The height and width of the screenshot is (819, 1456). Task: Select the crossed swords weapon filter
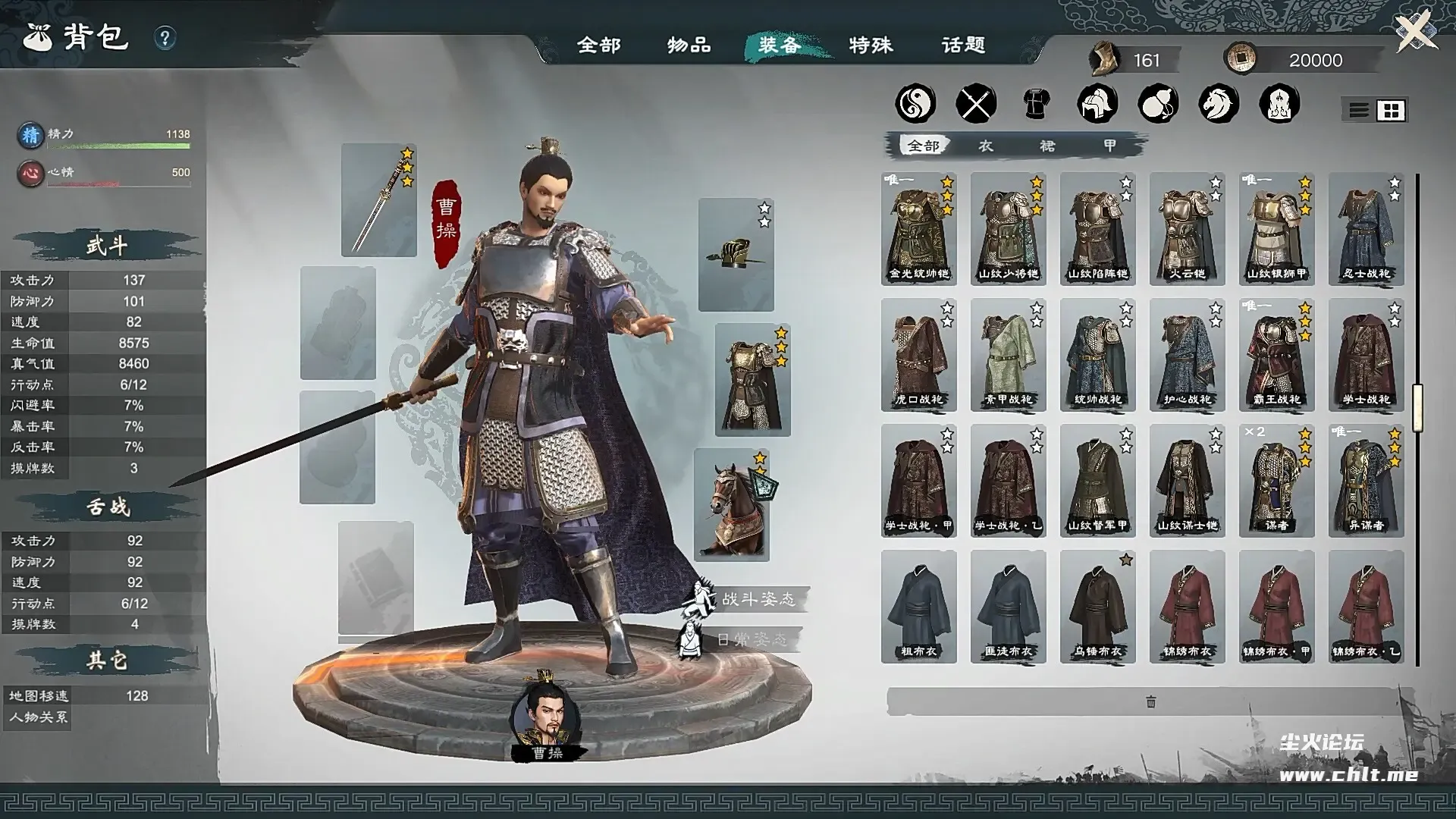976,103
